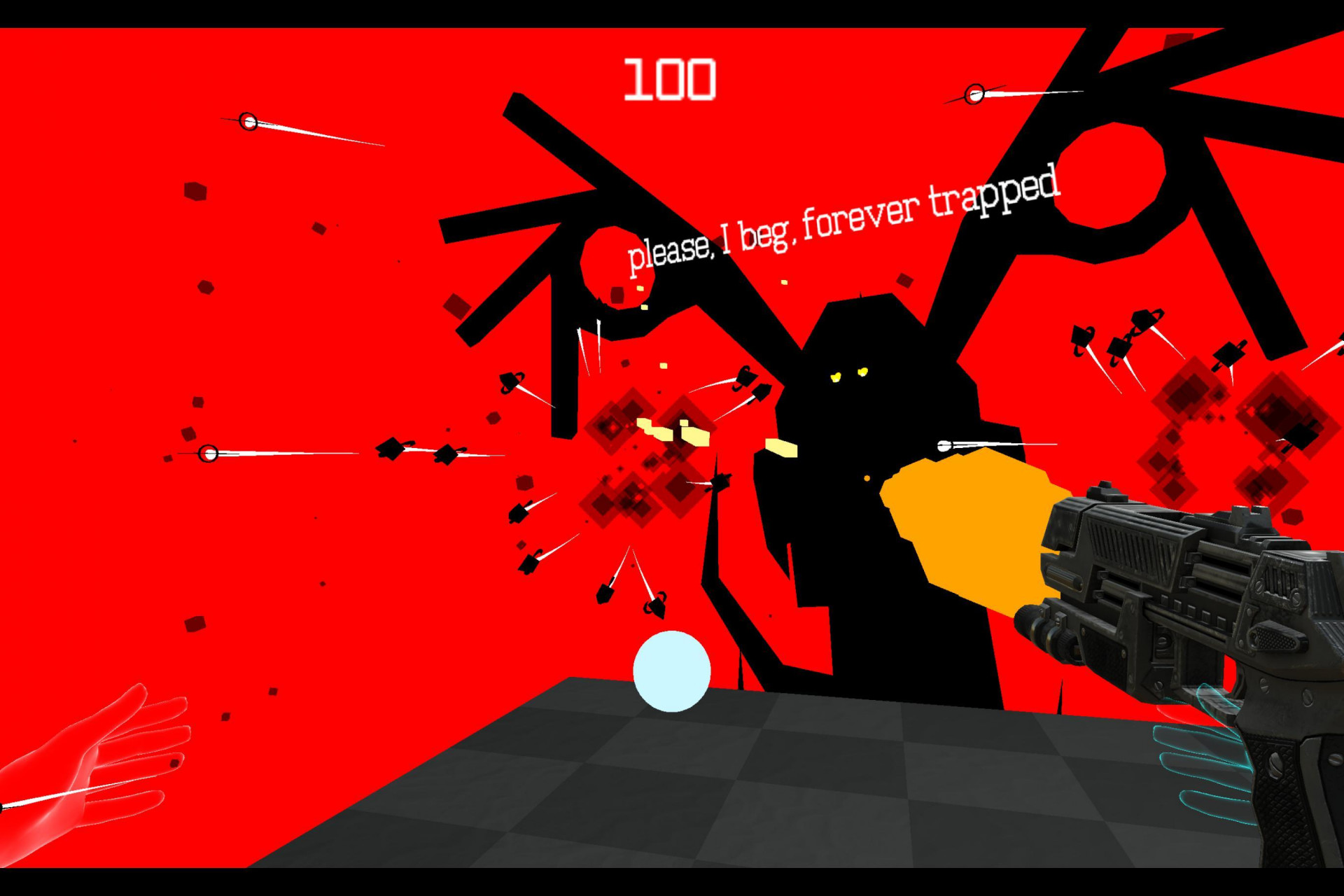
Task: Click the red diamond explosion cluster
Action: point(630,434)
